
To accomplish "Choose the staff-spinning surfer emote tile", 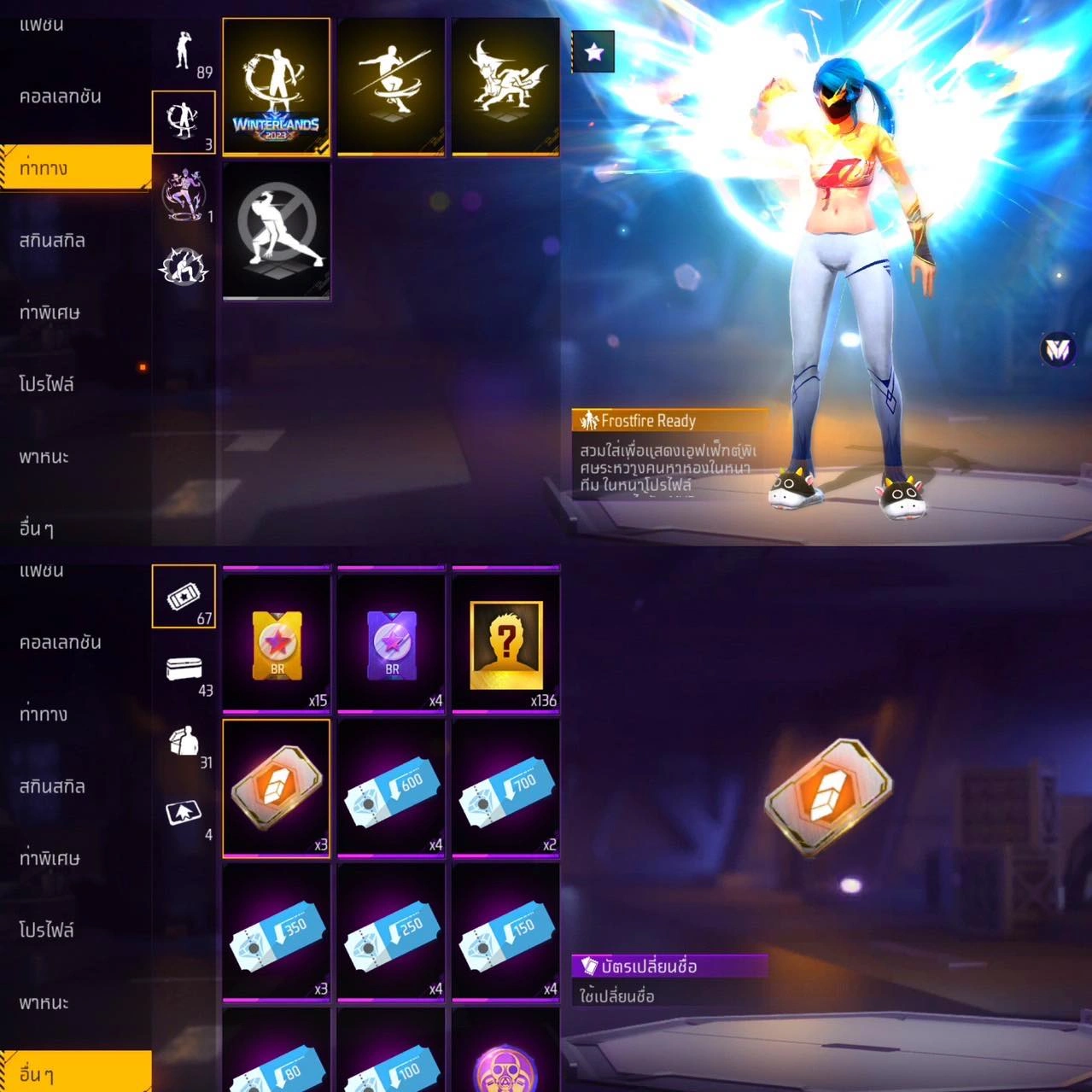I will click(x=391, y=86).
